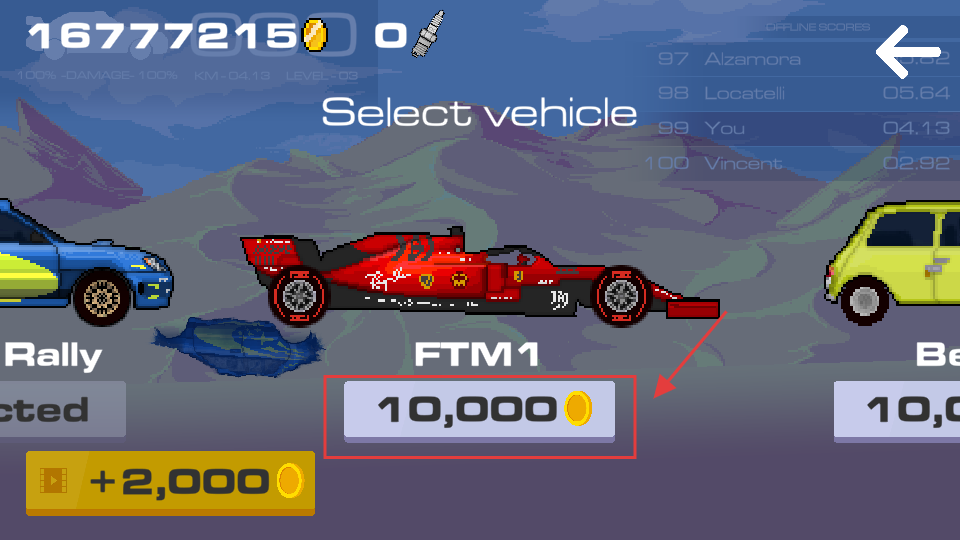Go back using the white arrow
This screenshot has height=540, width=960.
pos(908,53)
